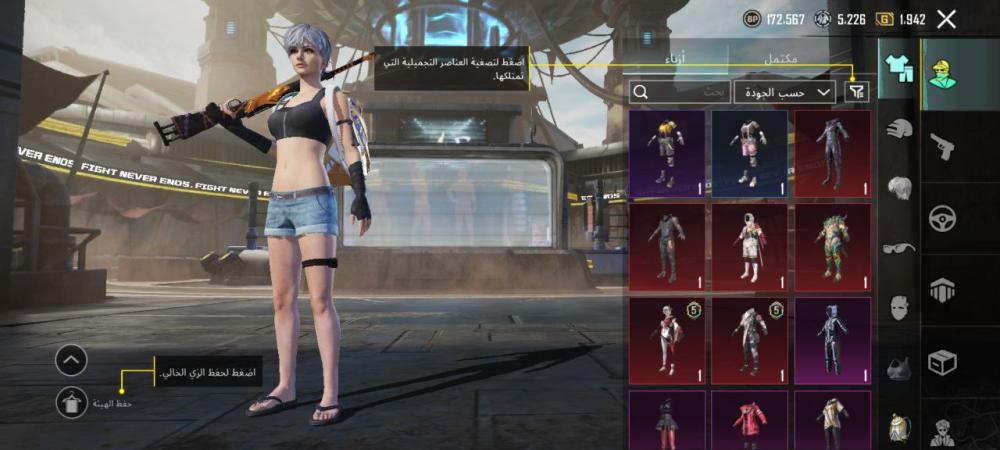Expand the up-arrow button above the hanger
Screen dimensions: 1000x450
71,360
